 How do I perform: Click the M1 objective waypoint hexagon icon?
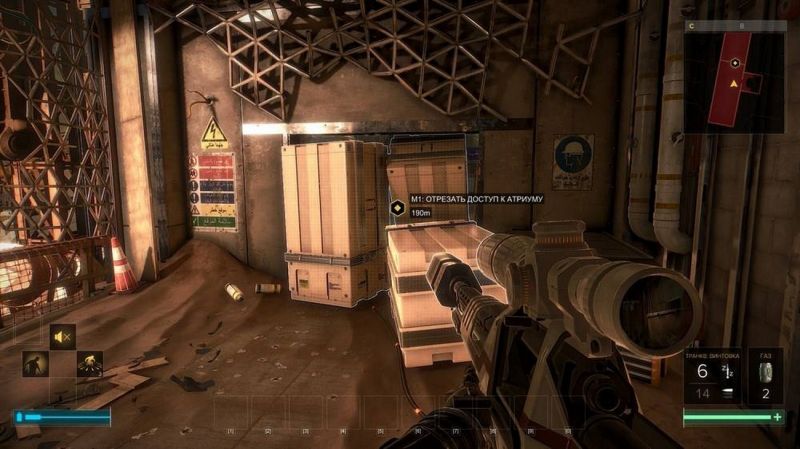pos(398,207)
